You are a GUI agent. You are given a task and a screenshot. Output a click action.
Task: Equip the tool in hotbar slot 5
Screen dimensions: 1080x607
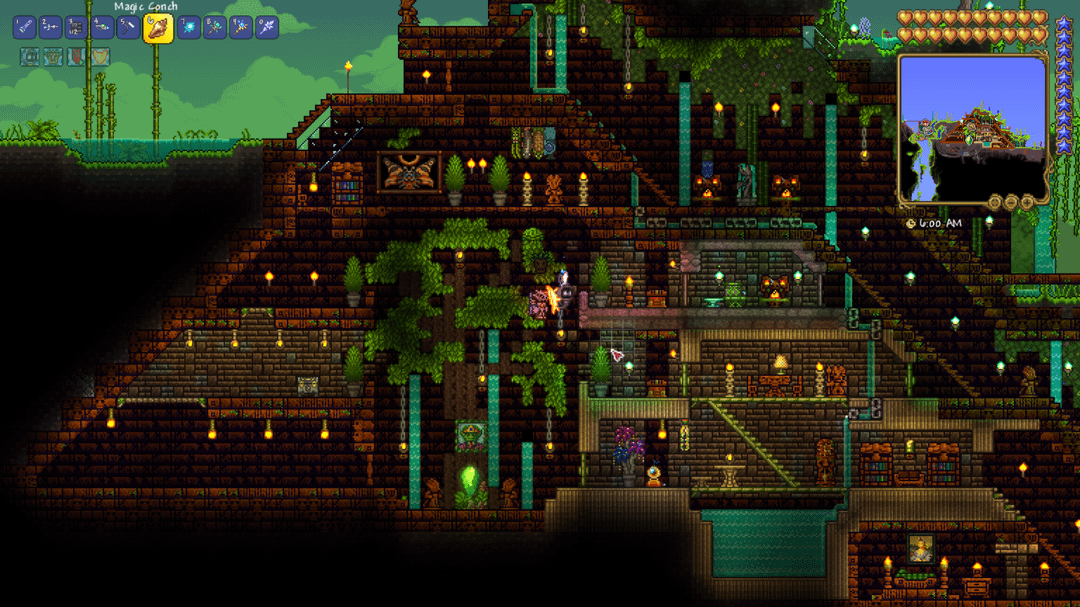(128, 28)
